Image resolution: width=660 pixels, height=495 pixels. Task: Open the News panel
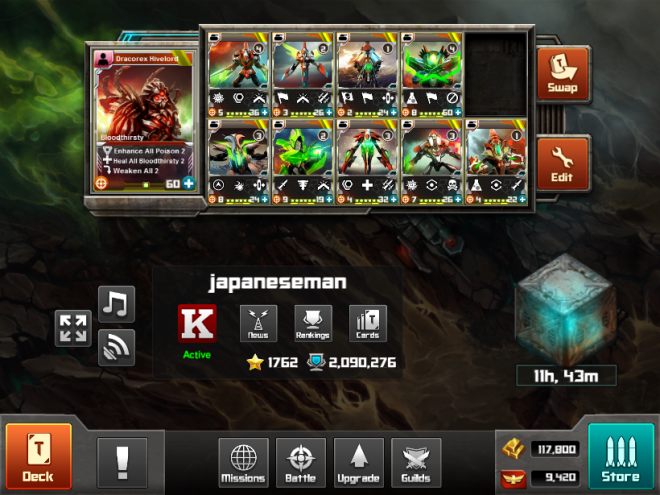tap(258, 323)
